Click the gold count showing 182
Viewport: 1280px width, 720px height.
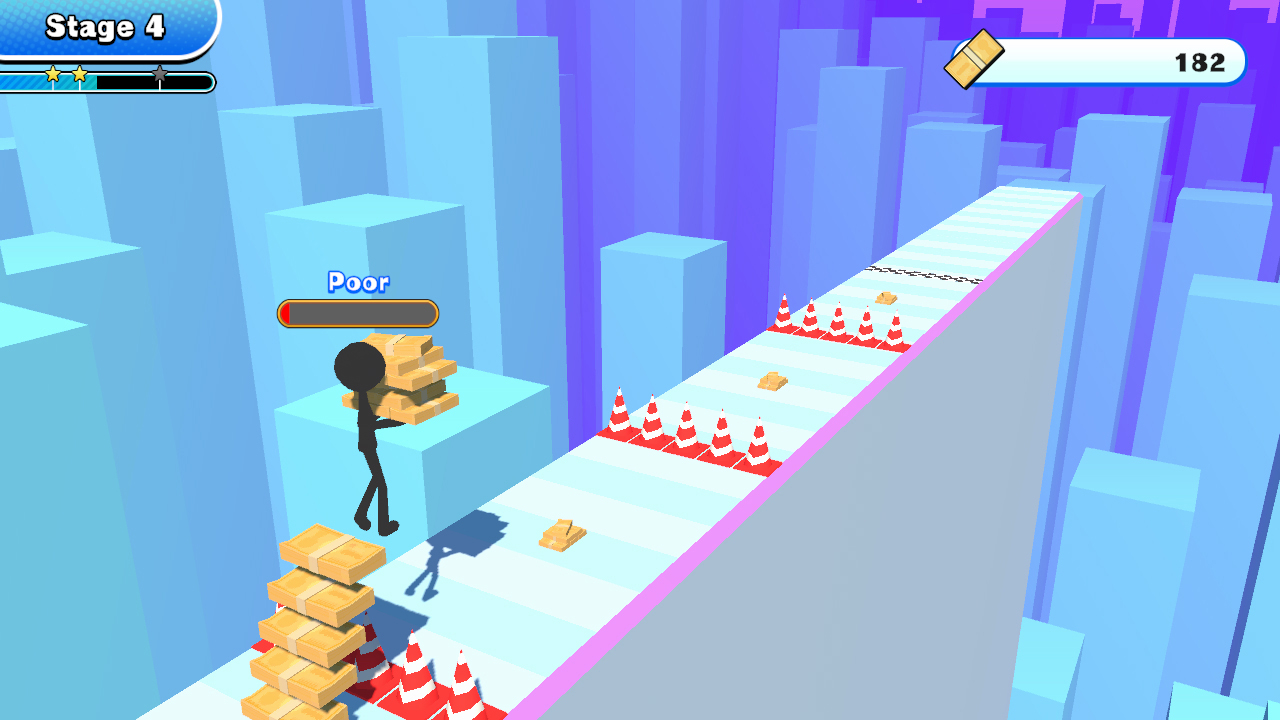click(x=1199, y=62)
